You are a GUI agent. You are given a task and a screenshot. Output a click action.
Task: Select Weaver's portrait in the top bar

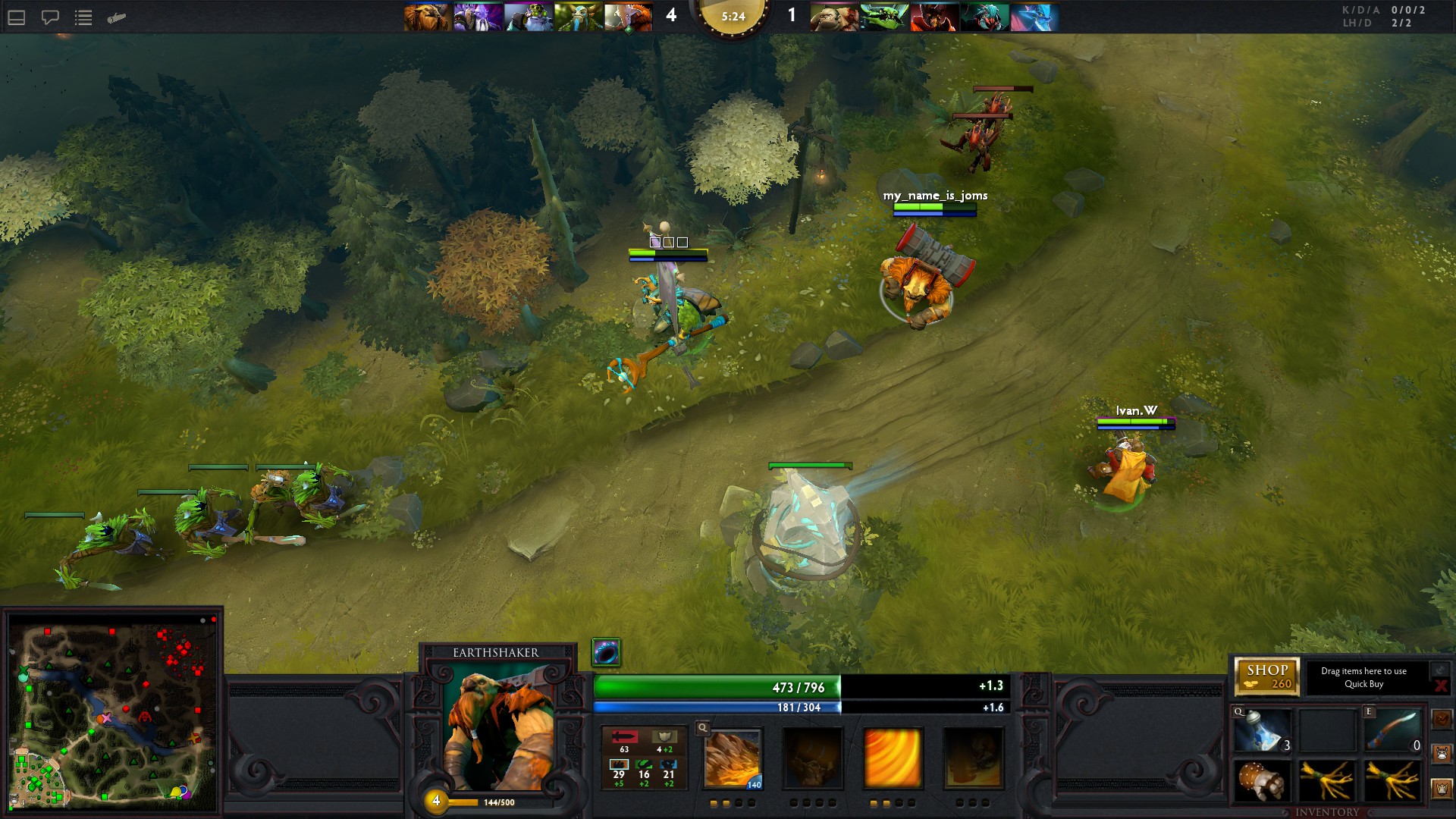pos(984,17)
